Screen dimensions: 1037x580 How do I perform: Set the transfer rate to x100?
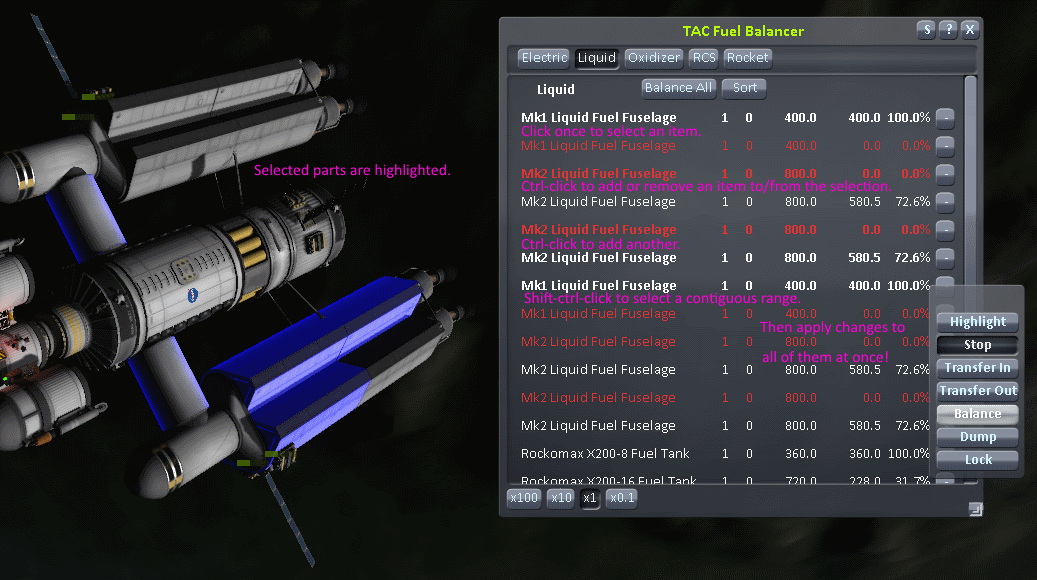coord(524,497)
